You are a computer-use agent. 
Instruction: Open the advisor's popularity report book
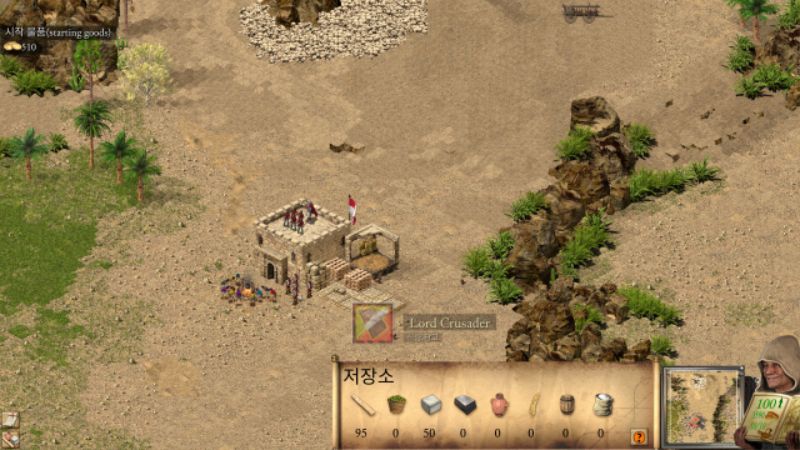pos(772,418)
